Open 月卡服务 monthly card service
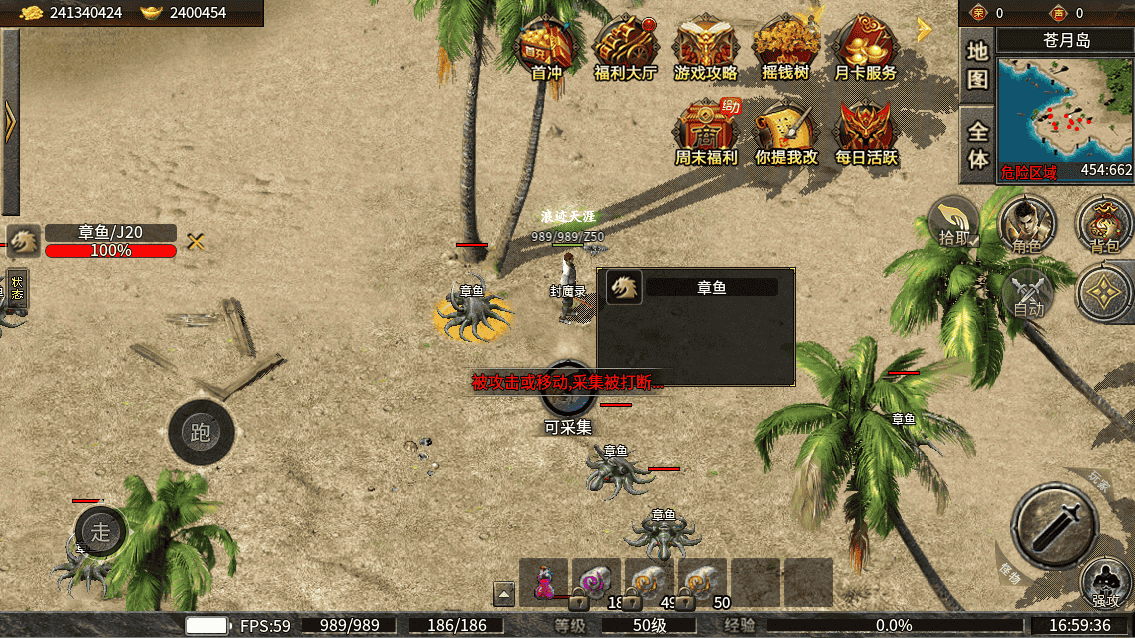Screen dimensions: 1135x638 [x=865, y=48]
